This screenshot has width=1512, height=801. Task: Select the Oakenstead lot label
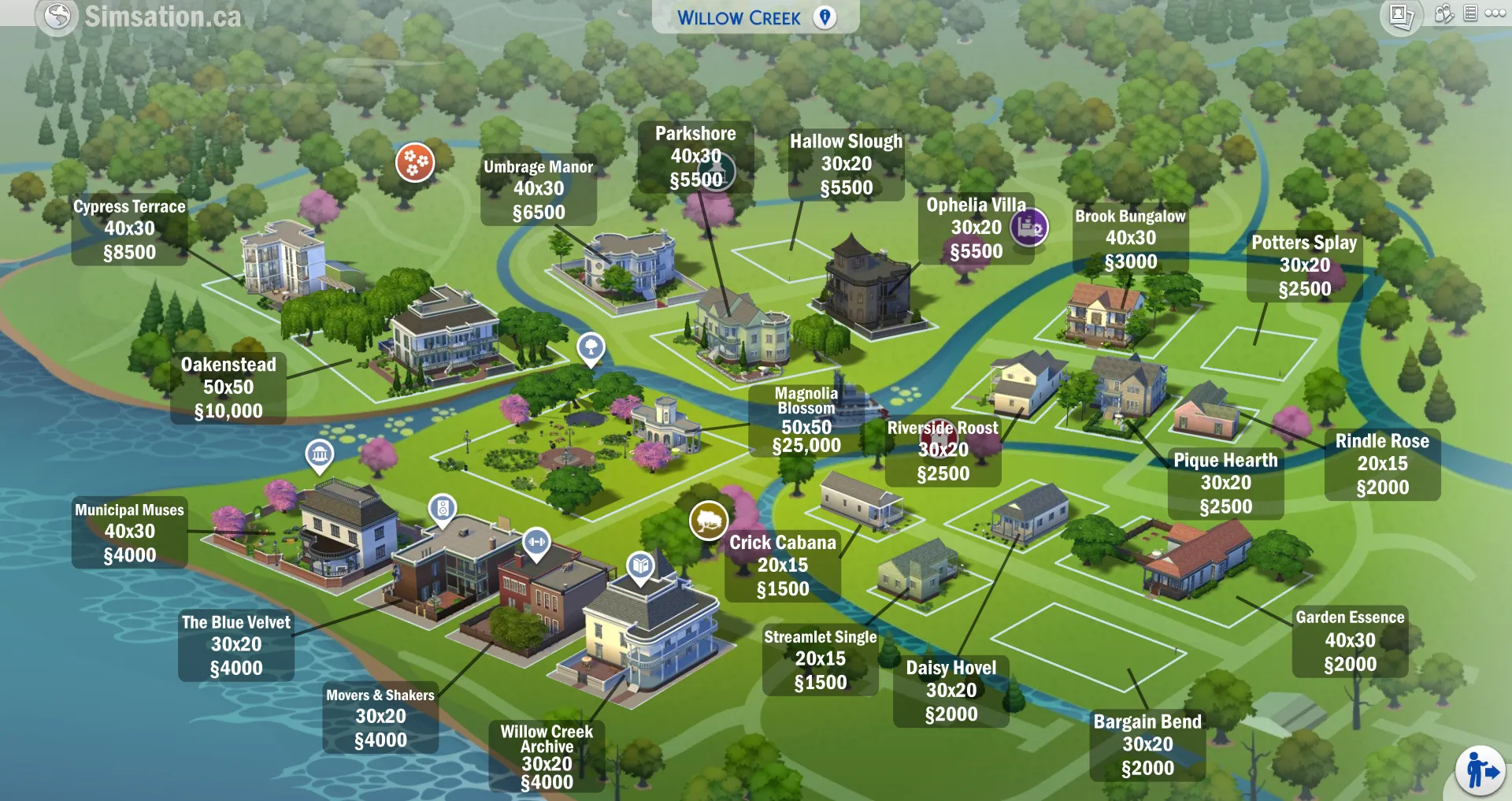click(228, 388)
